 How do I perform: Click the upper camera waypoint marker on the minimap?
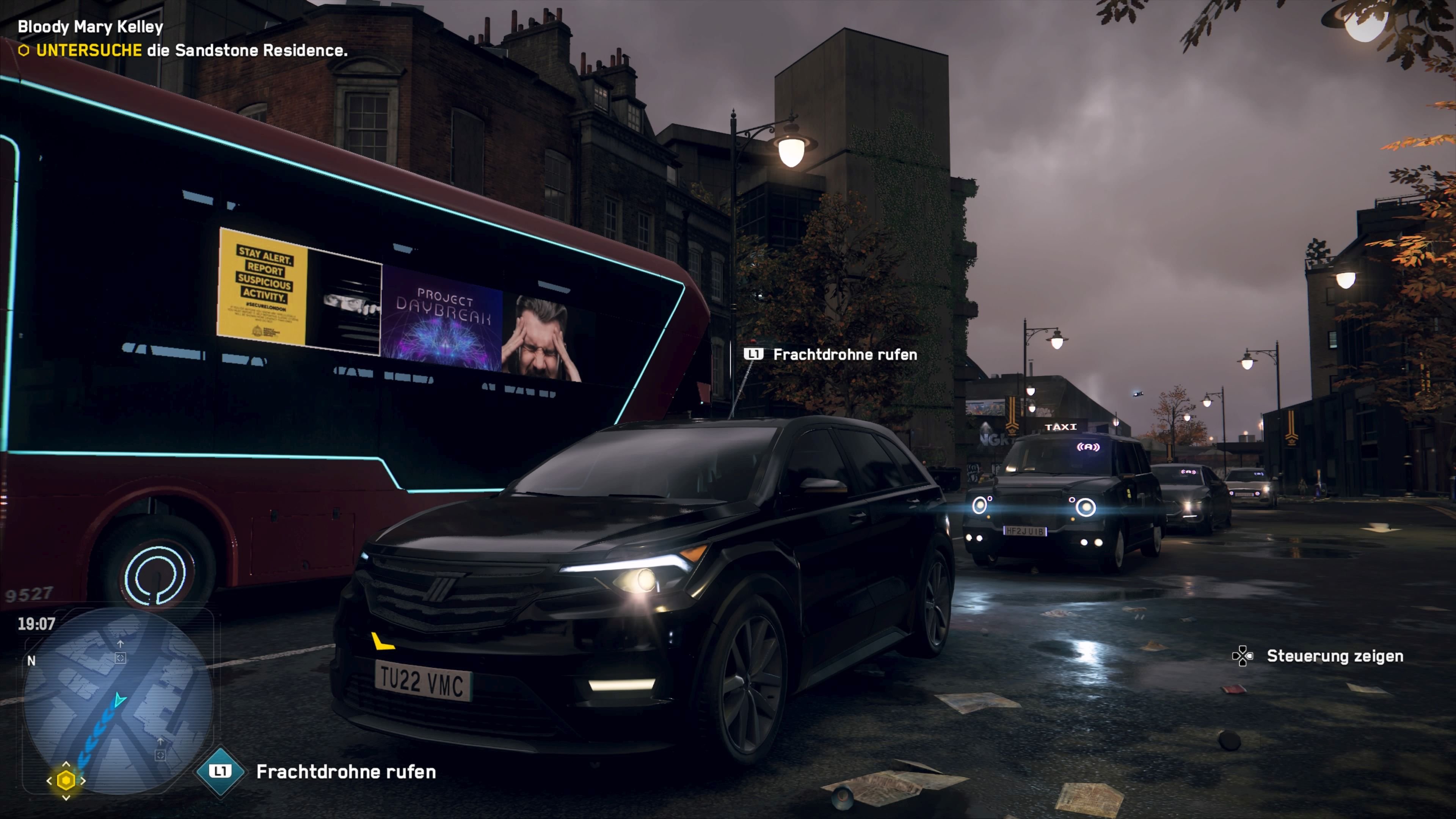[121, 659]
